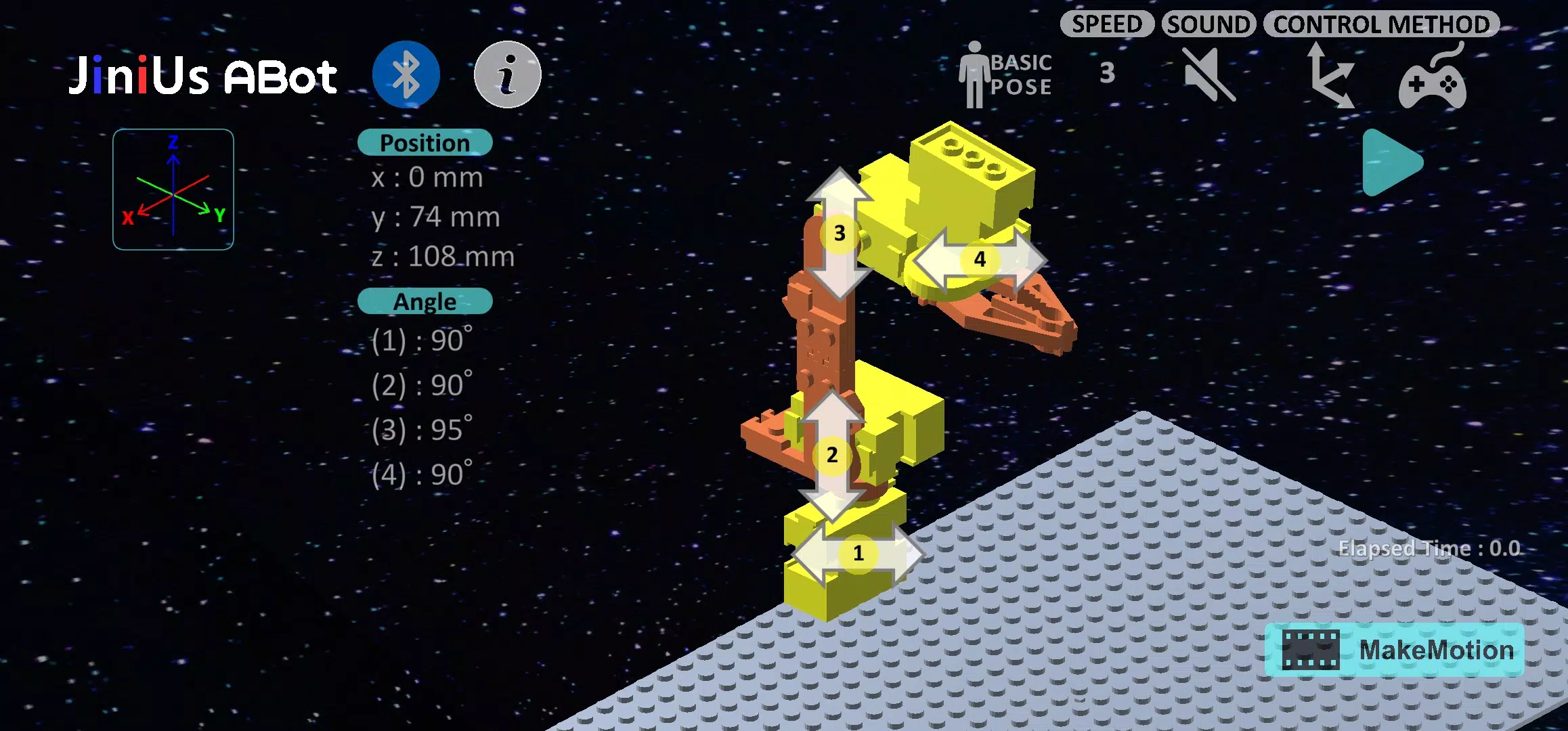
Task: Select the gamepad control method
Action: [x=1433, y=76]
